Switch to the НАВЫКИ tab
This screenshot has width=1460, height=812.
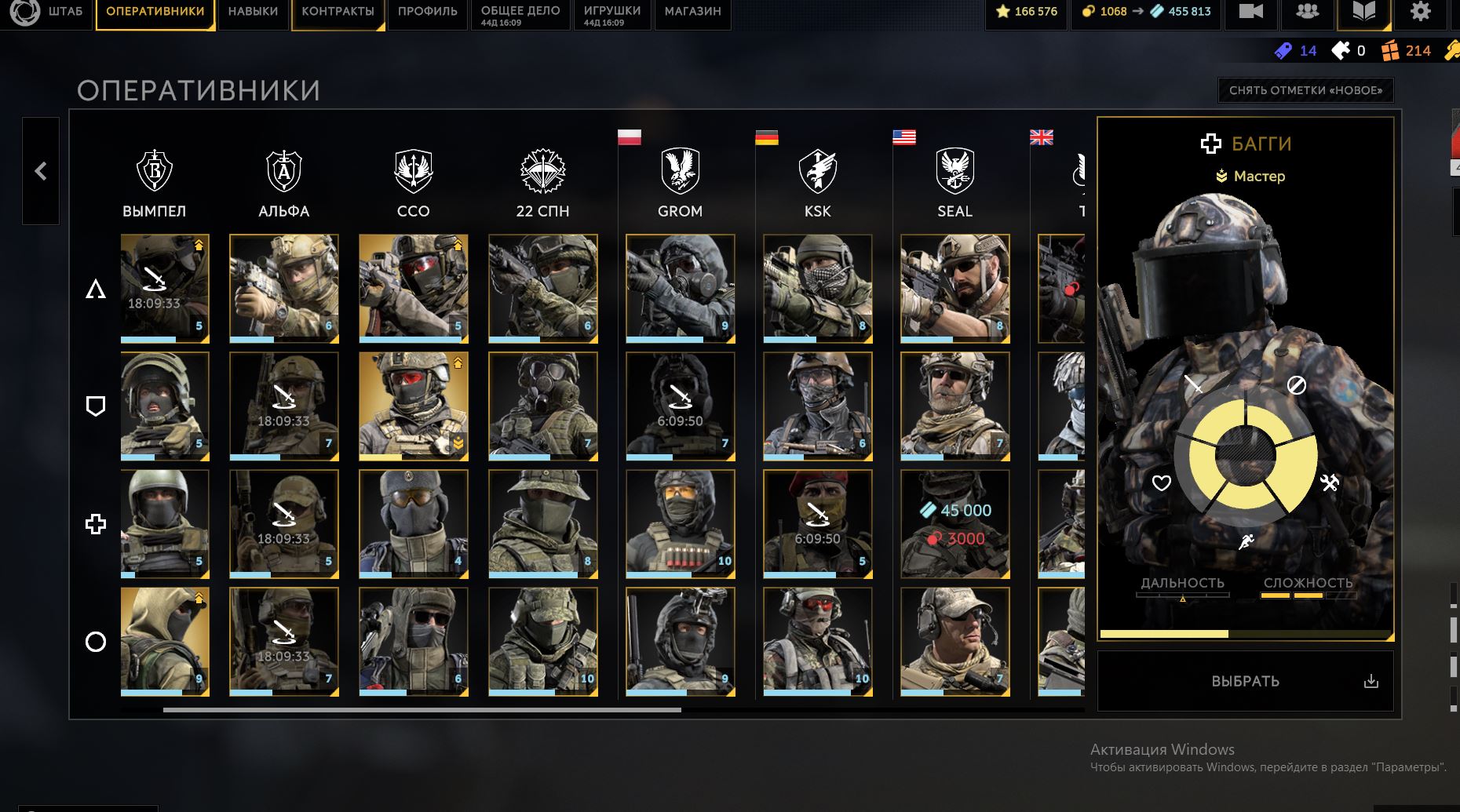coord(253,12)
